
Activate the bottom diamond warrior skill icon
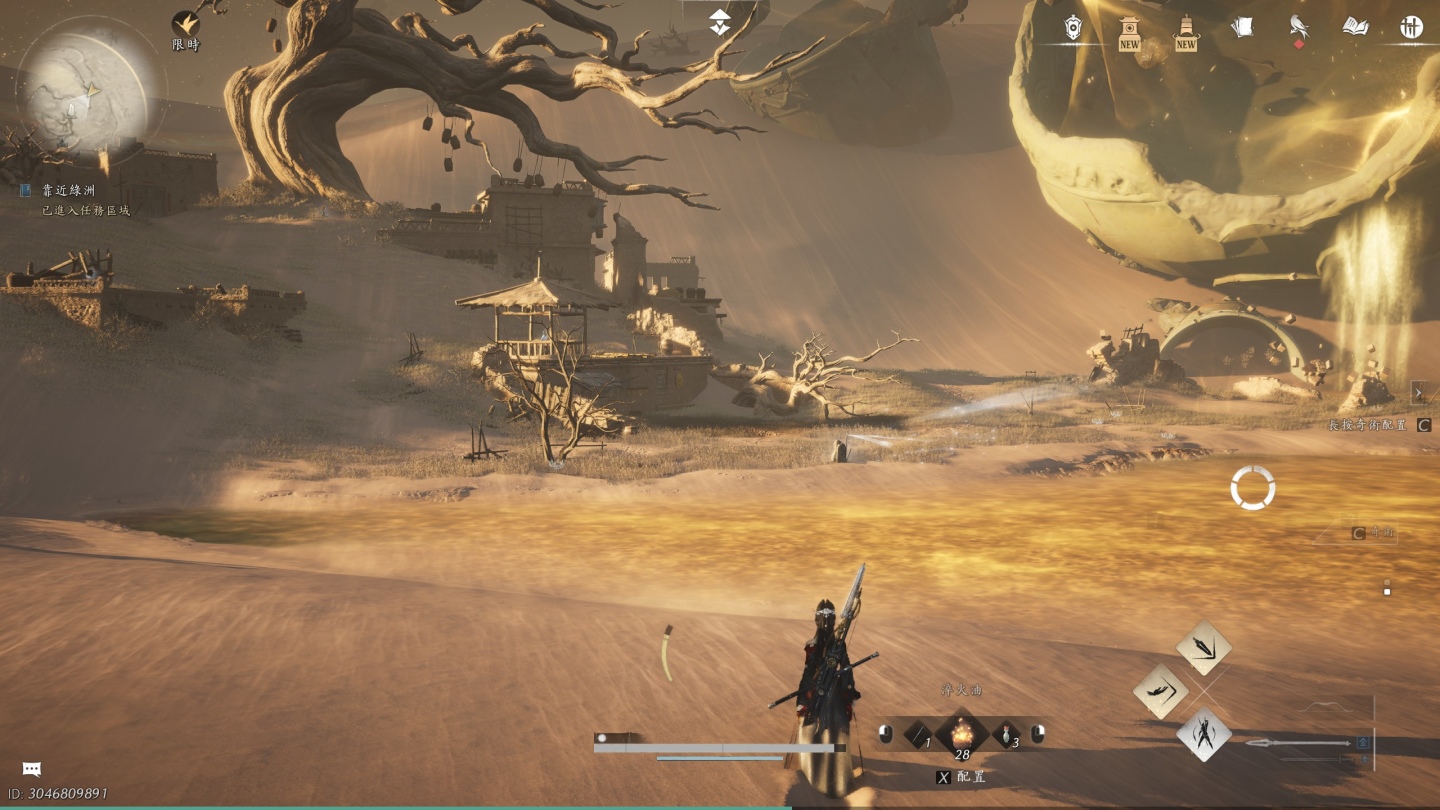tap(1204, 735)
